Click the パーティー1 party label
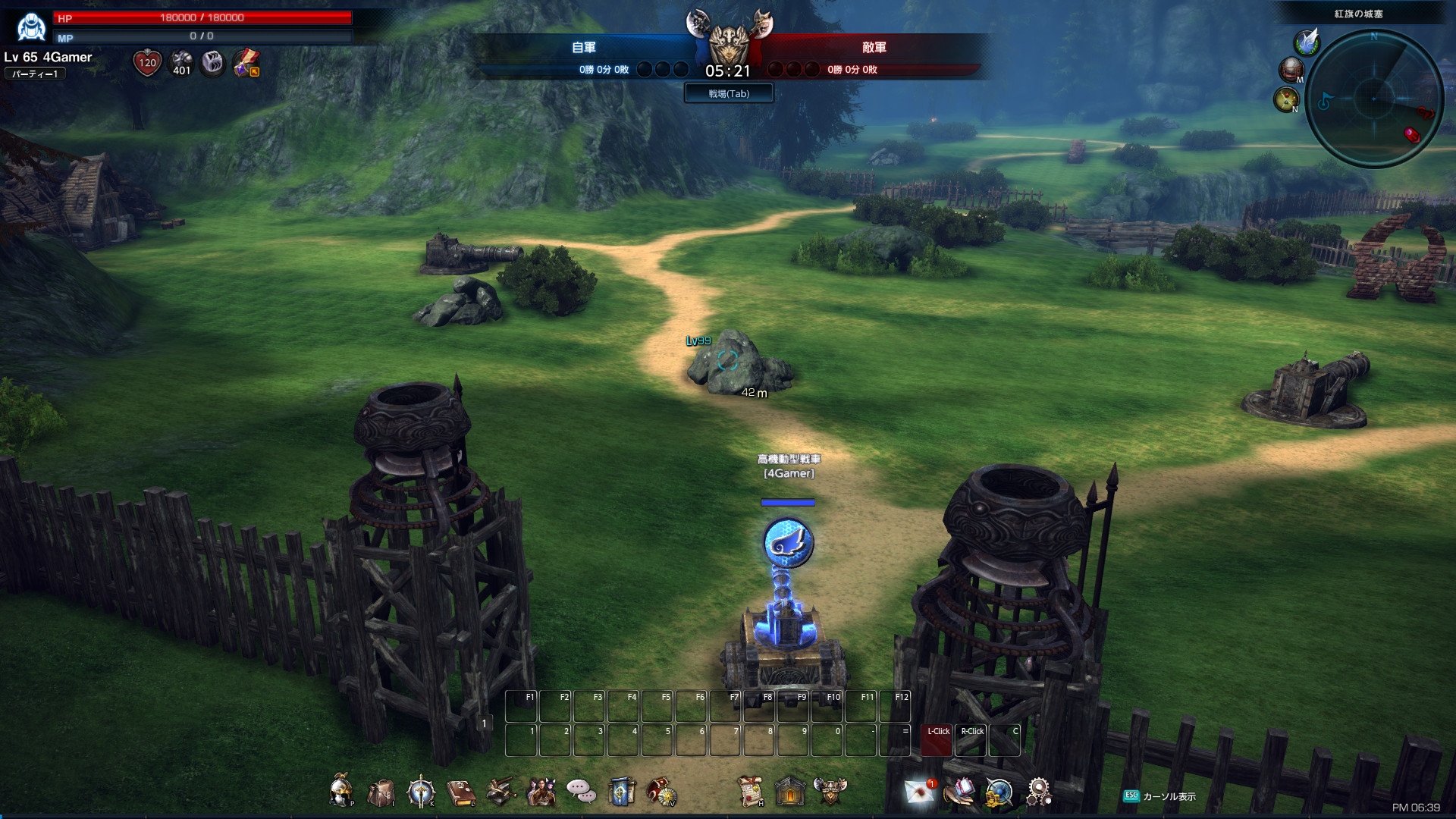 [35, 74]
